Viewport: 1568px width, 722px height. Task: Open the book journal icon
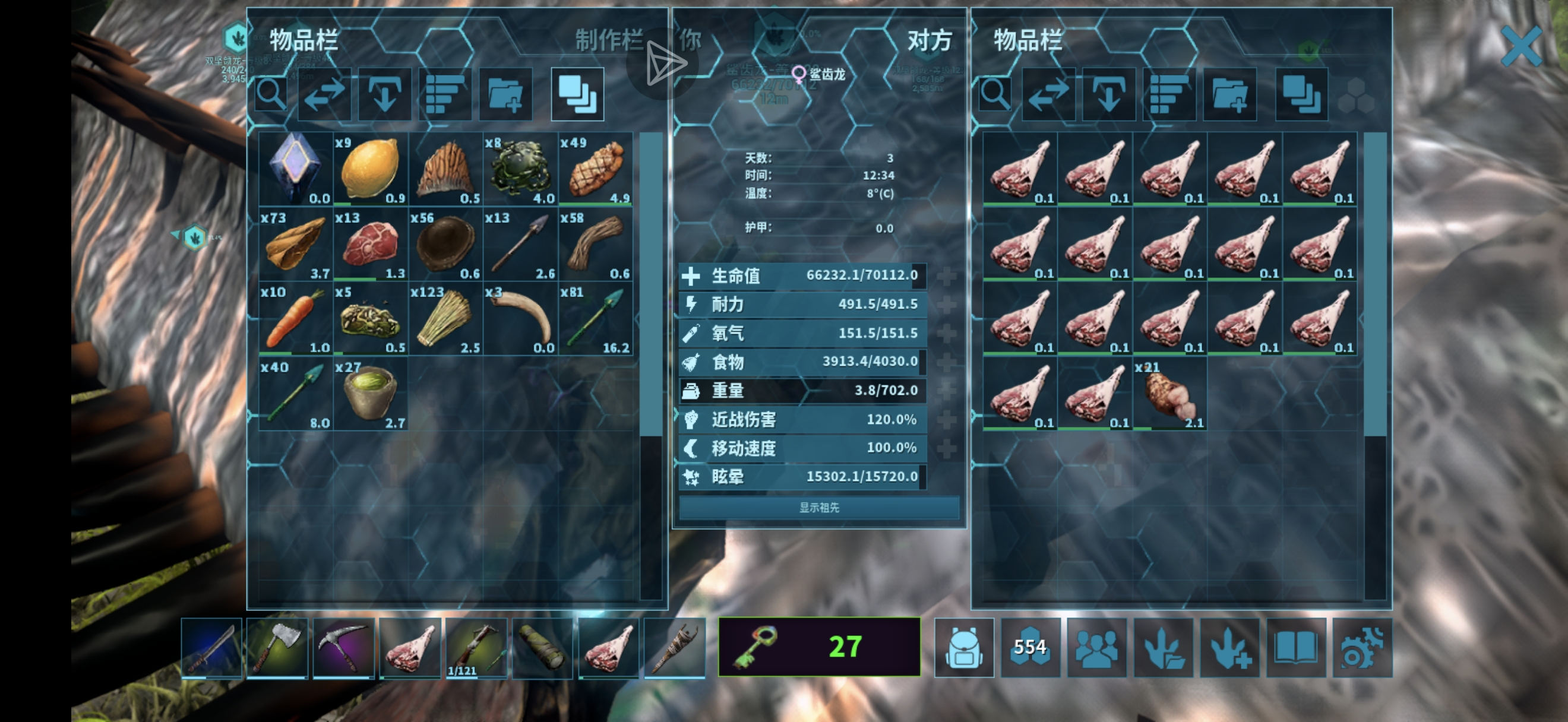pyautogui.click(x=1295, y=647)
